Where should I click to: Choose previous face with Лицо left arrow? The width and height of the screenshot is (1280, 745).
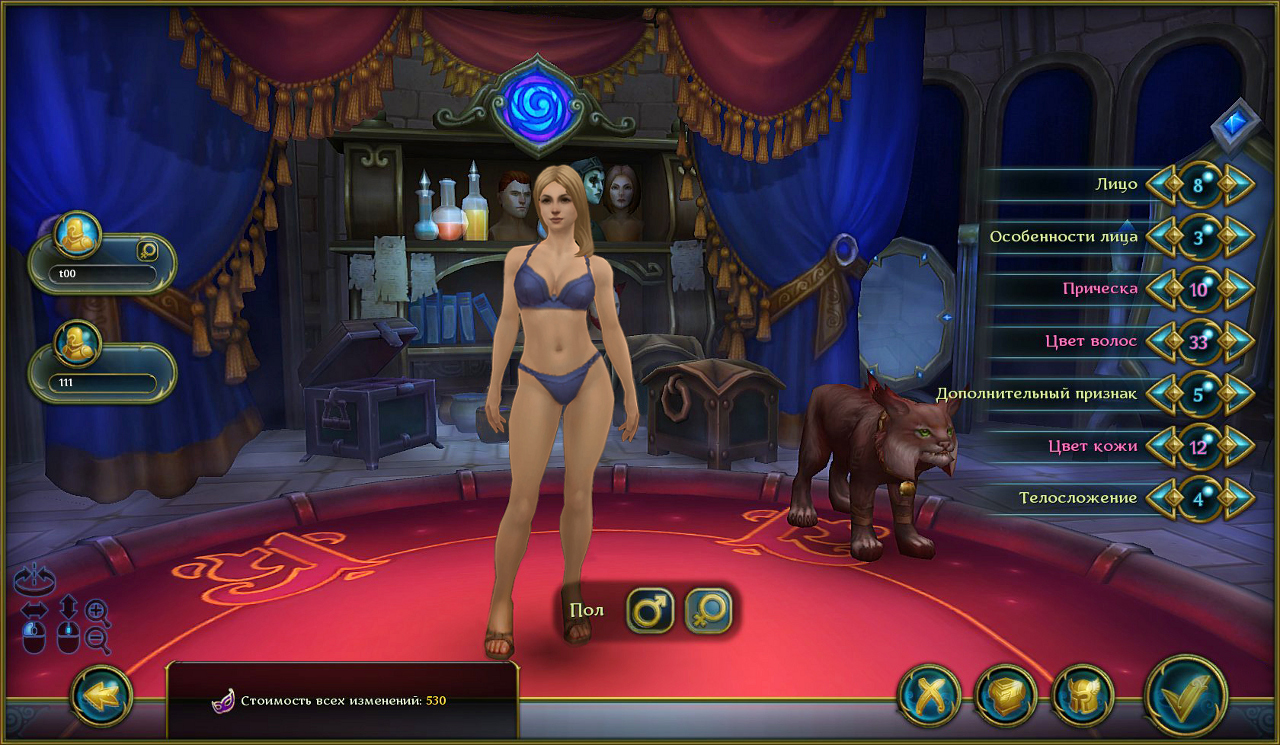[1162, 185]
